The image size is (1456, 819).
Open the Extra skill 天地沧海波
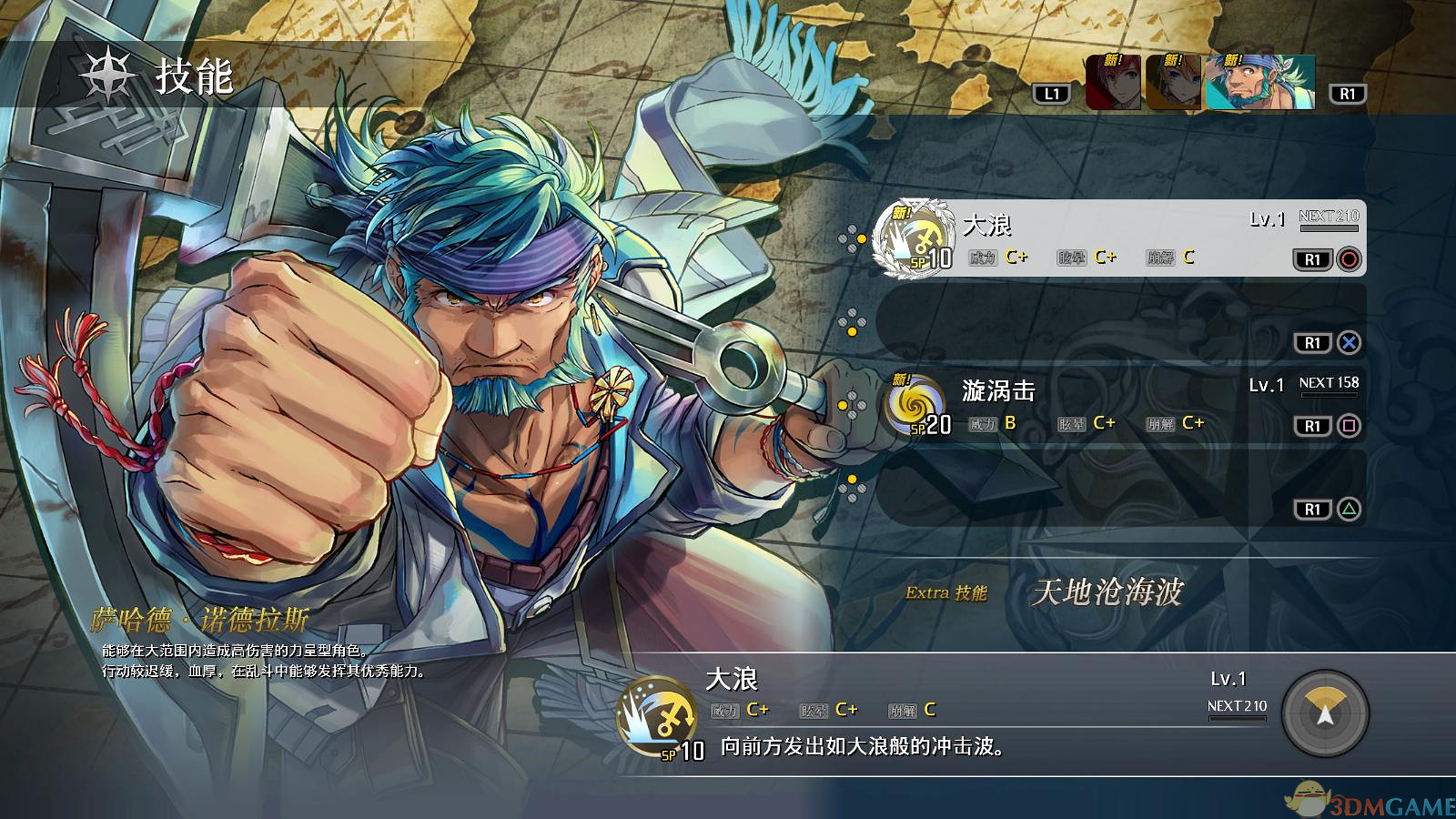point(1107,592)
